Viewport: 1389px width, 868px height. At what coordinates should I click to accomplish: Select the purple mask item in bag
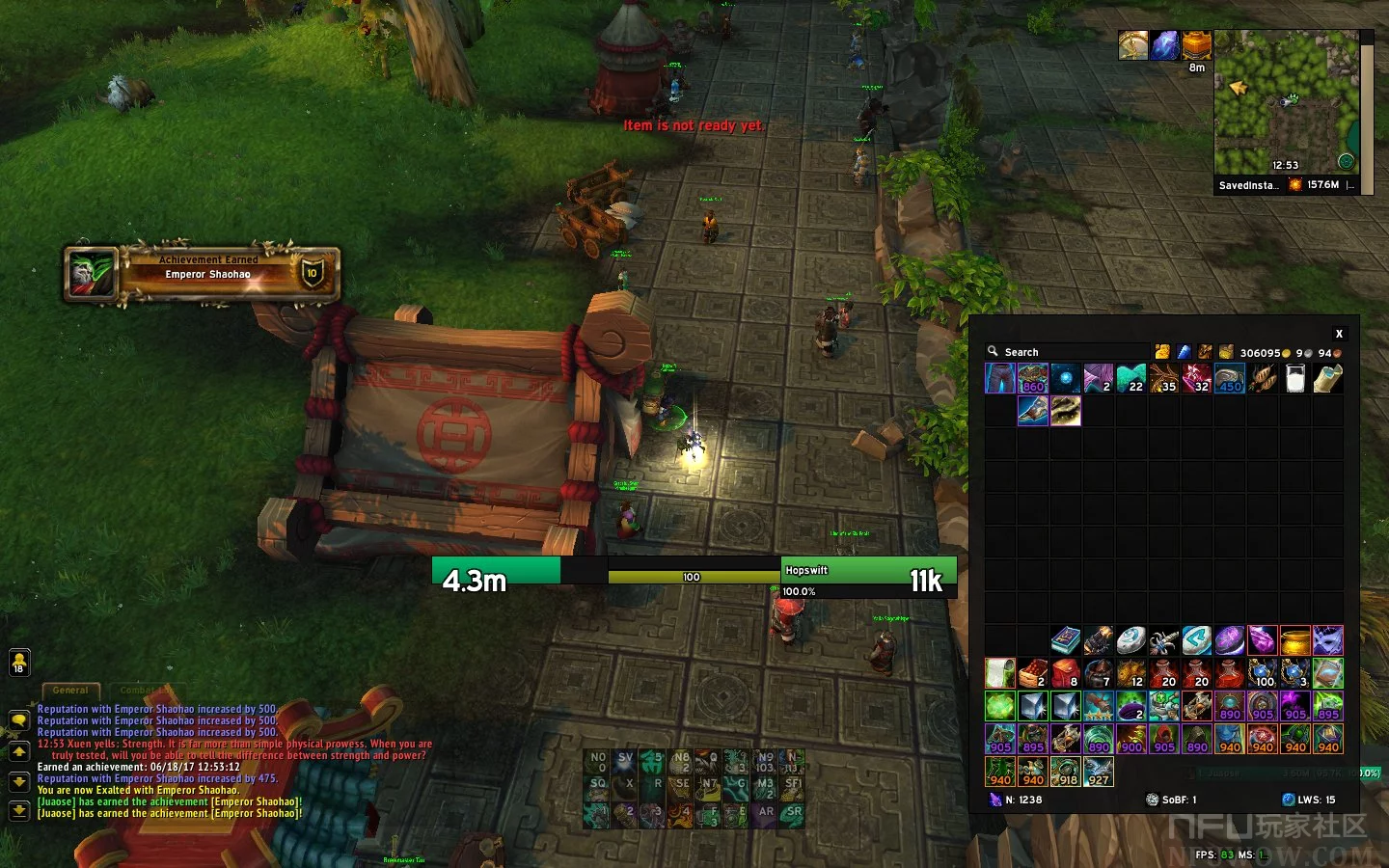pos(1328,640)
